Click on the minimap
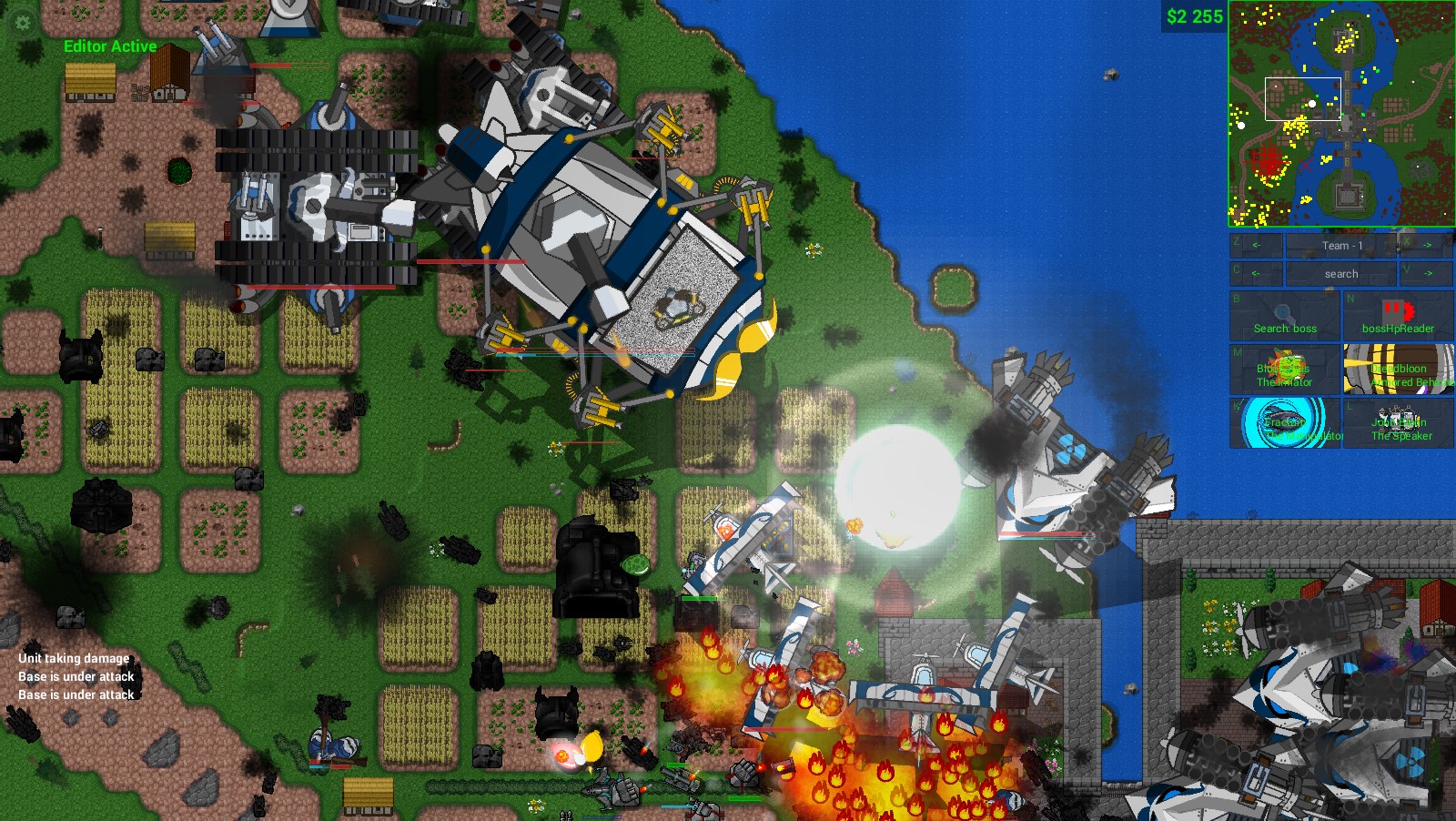 (1341, 114)
